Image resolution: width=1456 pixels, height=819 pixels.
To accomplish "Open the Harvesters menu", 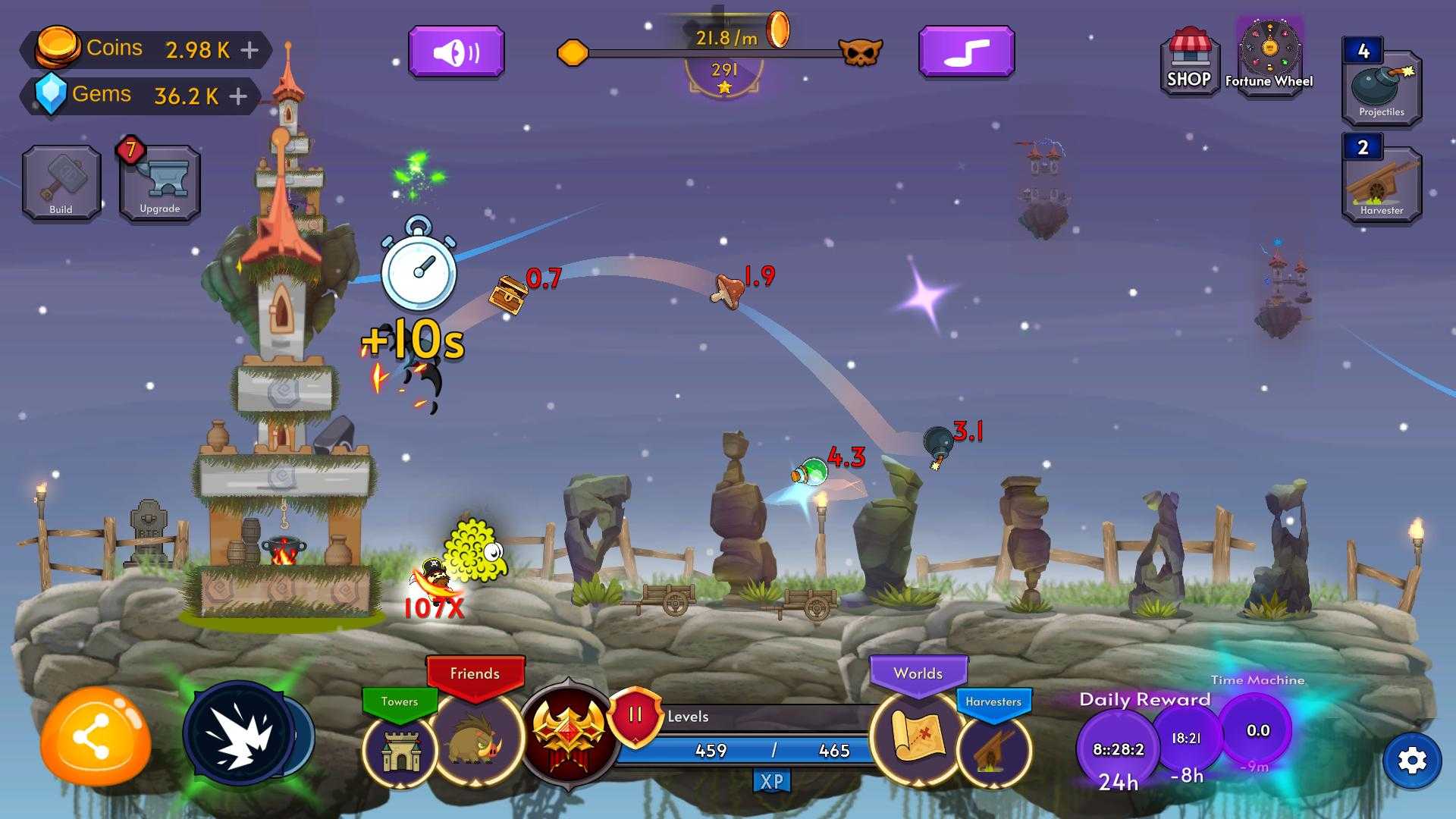I will point(993,748).
